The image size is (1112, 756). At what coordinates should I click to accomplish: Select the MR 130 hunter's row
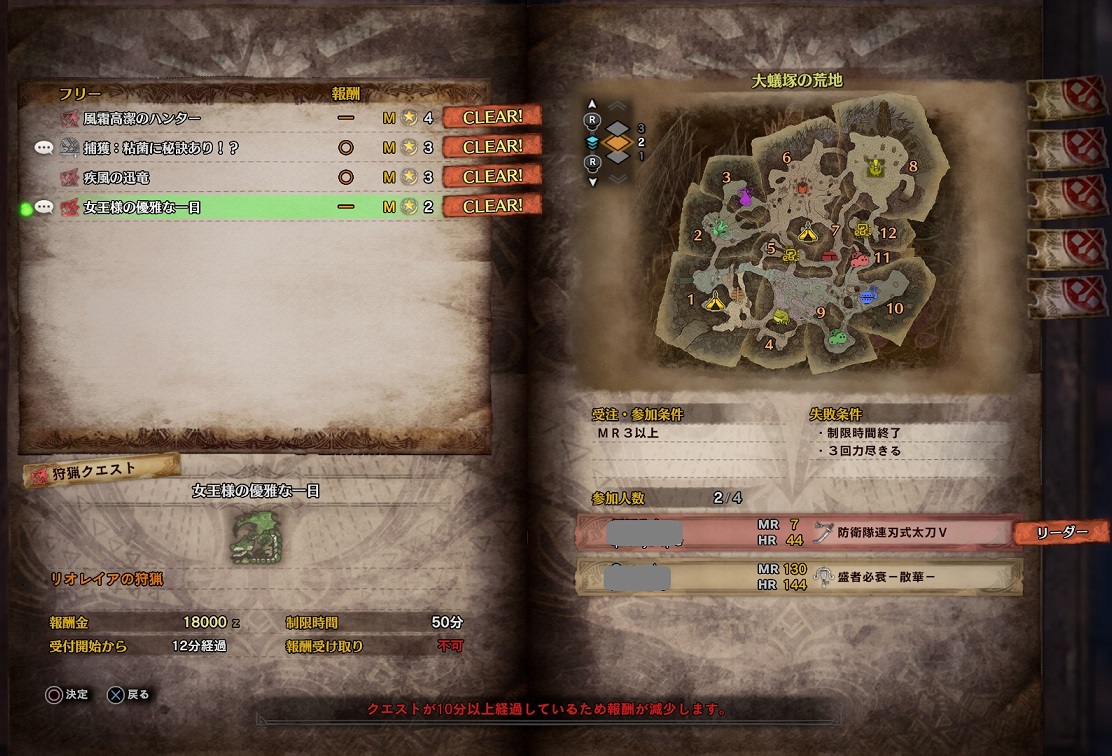point(799,576)
